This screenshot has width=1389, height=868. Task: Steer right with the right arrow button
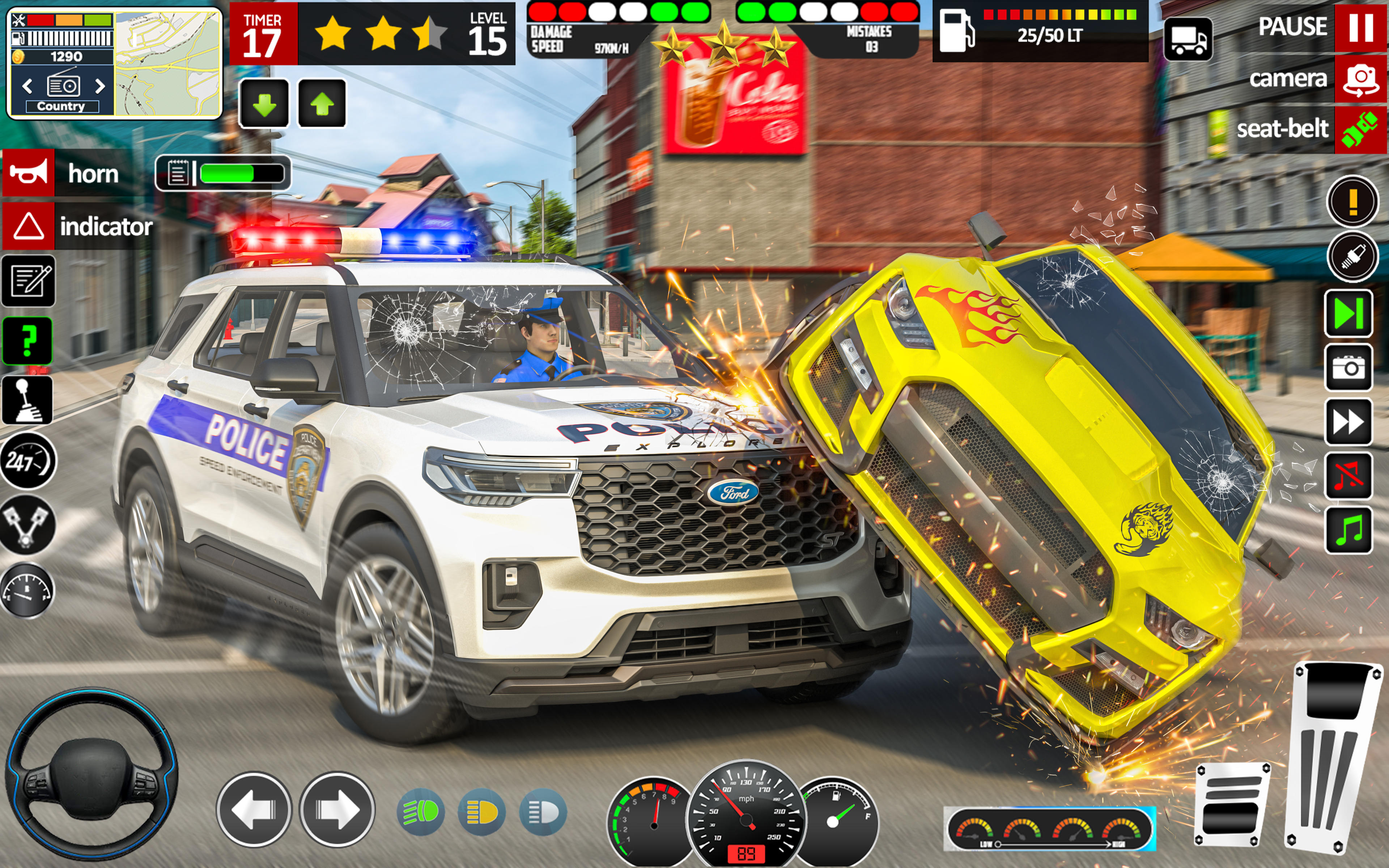[x=337, y=809]
